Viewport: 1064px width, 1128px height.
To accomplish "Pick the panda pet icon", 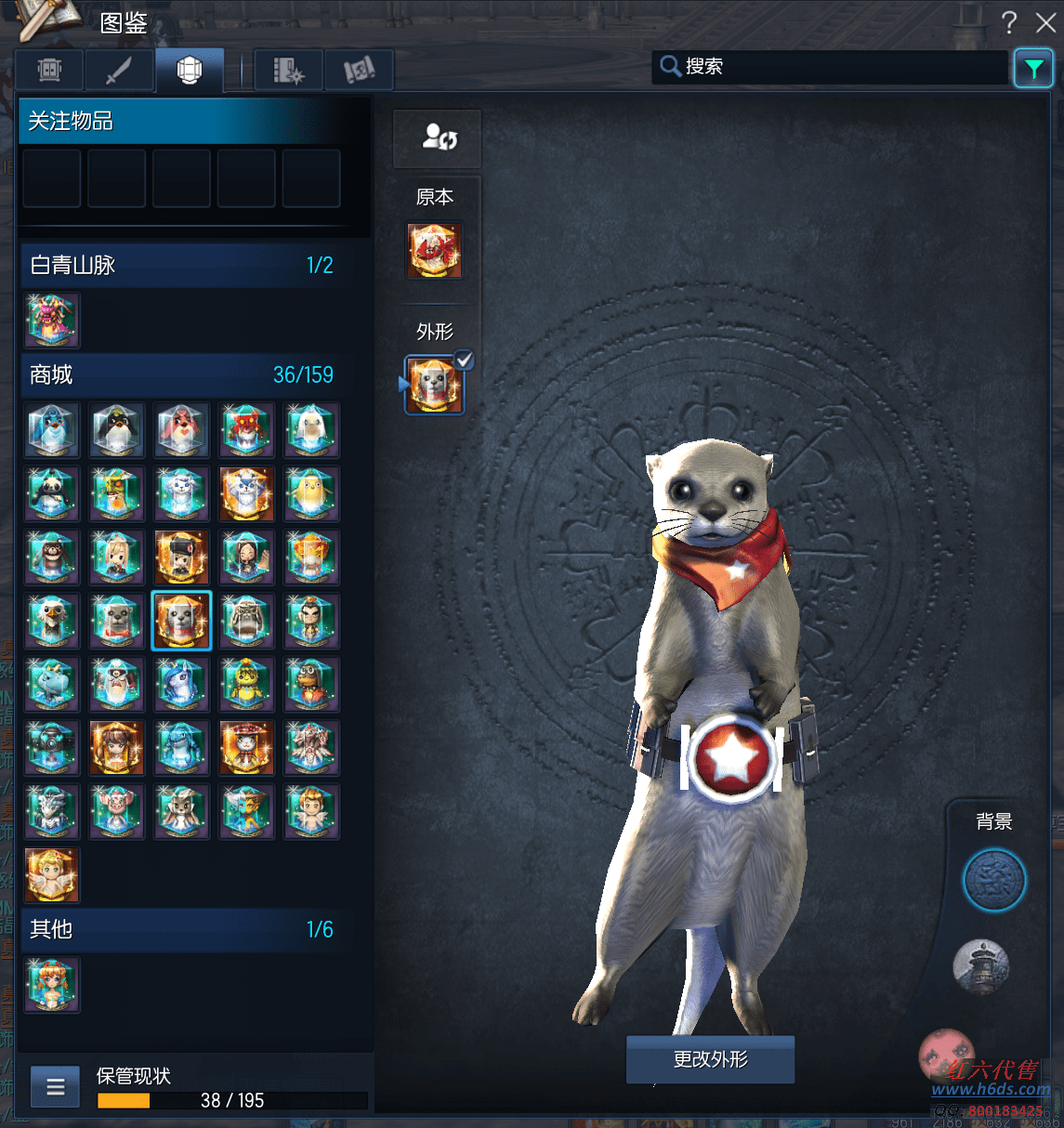I will click(52, 494).
